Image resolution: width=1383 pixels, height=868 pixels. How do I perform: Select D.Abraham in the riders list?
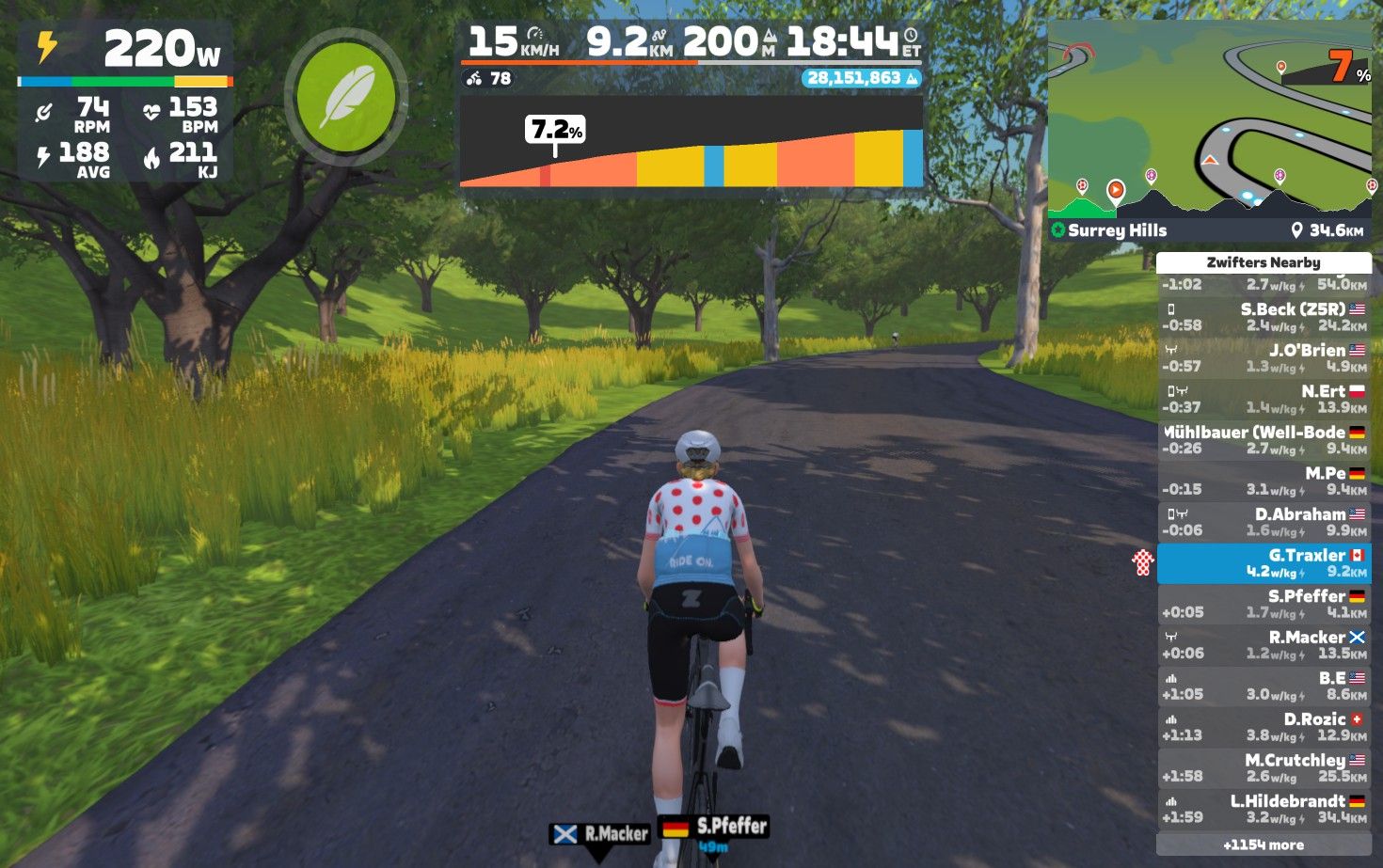pos(1264,522)
